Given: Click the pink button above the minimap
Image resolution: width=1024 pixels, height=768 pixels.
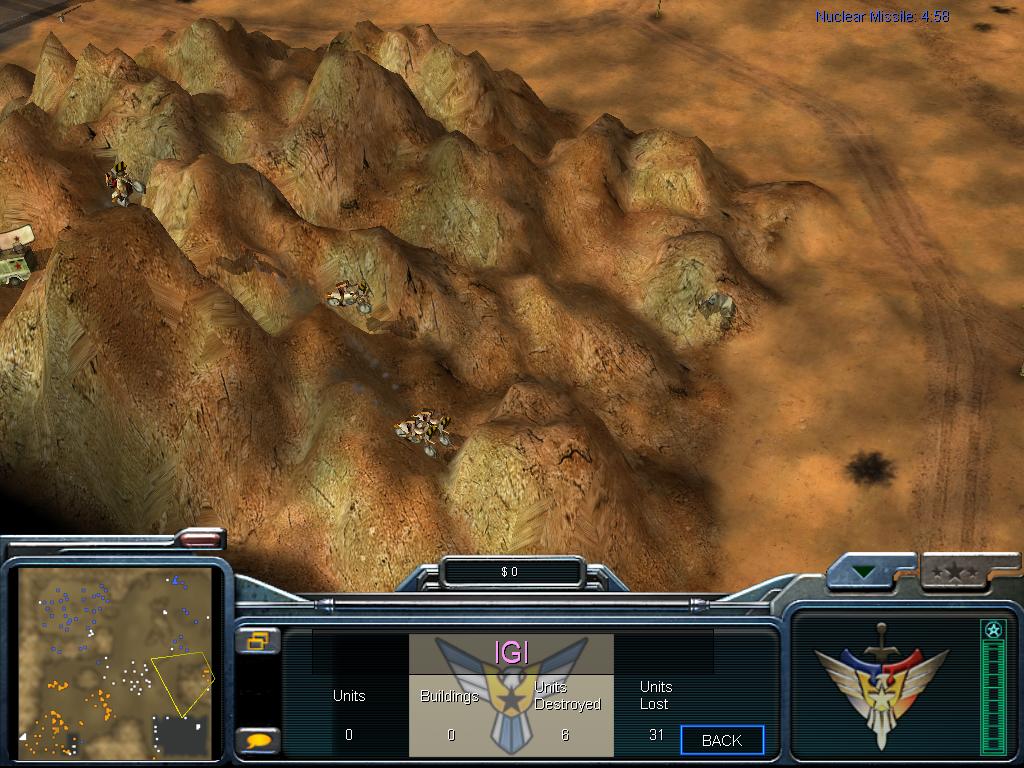Looking at the screenshot, I should point(200,539).
